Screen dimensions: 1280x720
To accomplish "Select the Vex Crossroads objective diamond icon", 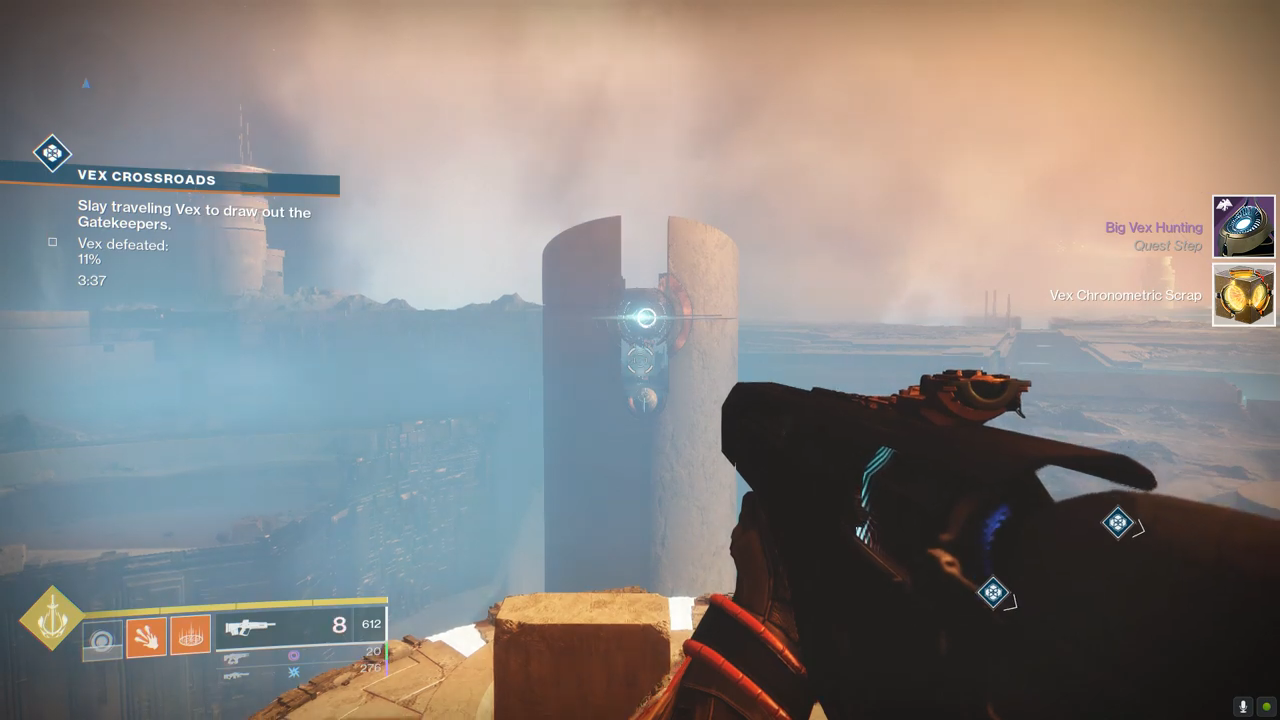I will point(52,153).
